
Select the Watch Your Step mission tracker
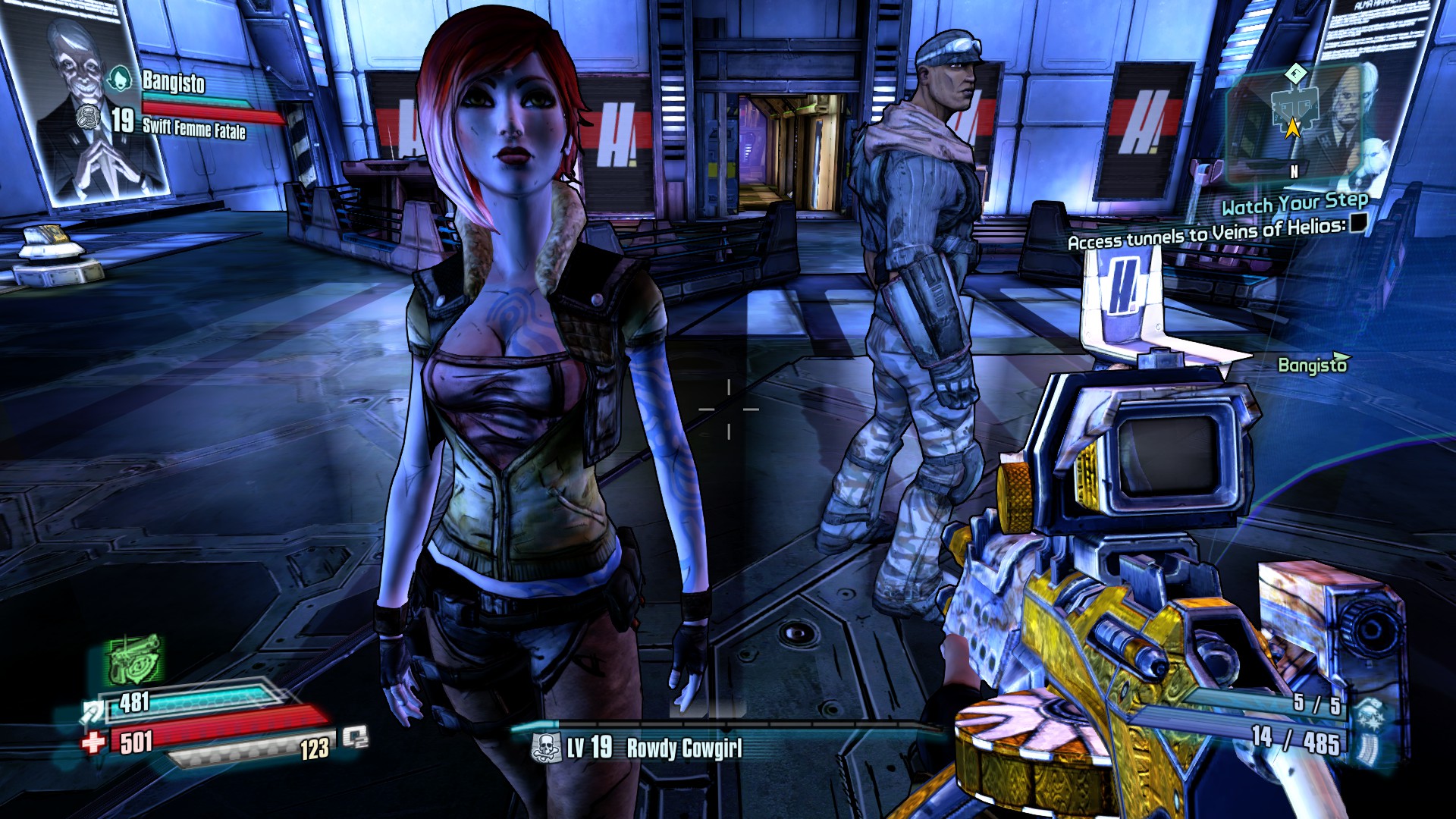(1294, 203)
